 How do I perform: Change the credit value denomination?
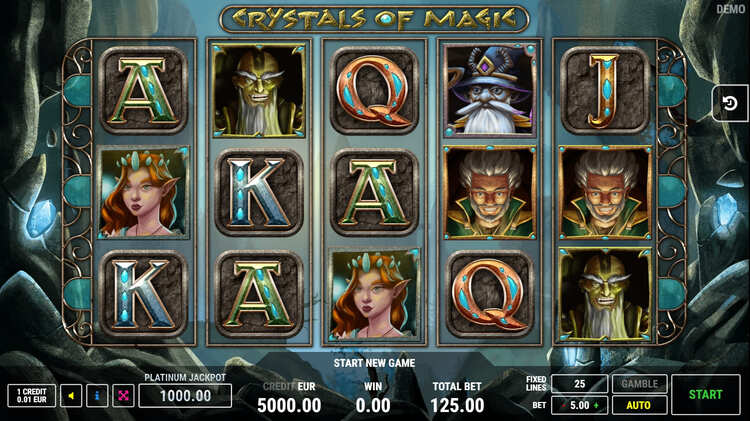[x=31, y=396]
